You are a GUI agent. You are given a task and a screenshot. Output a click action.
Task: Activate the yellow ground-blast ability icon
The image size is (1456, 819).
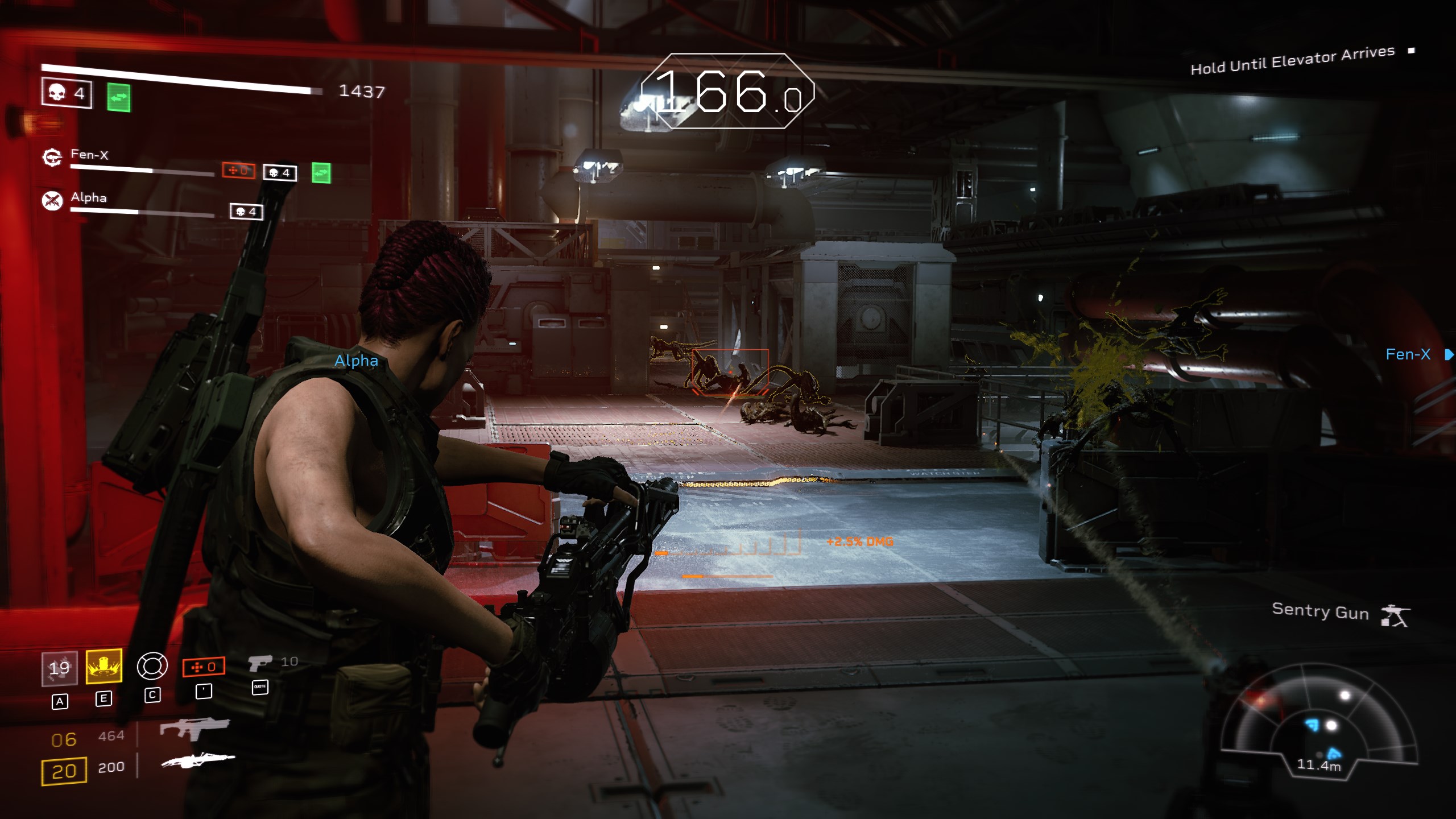tap(104, 666)
